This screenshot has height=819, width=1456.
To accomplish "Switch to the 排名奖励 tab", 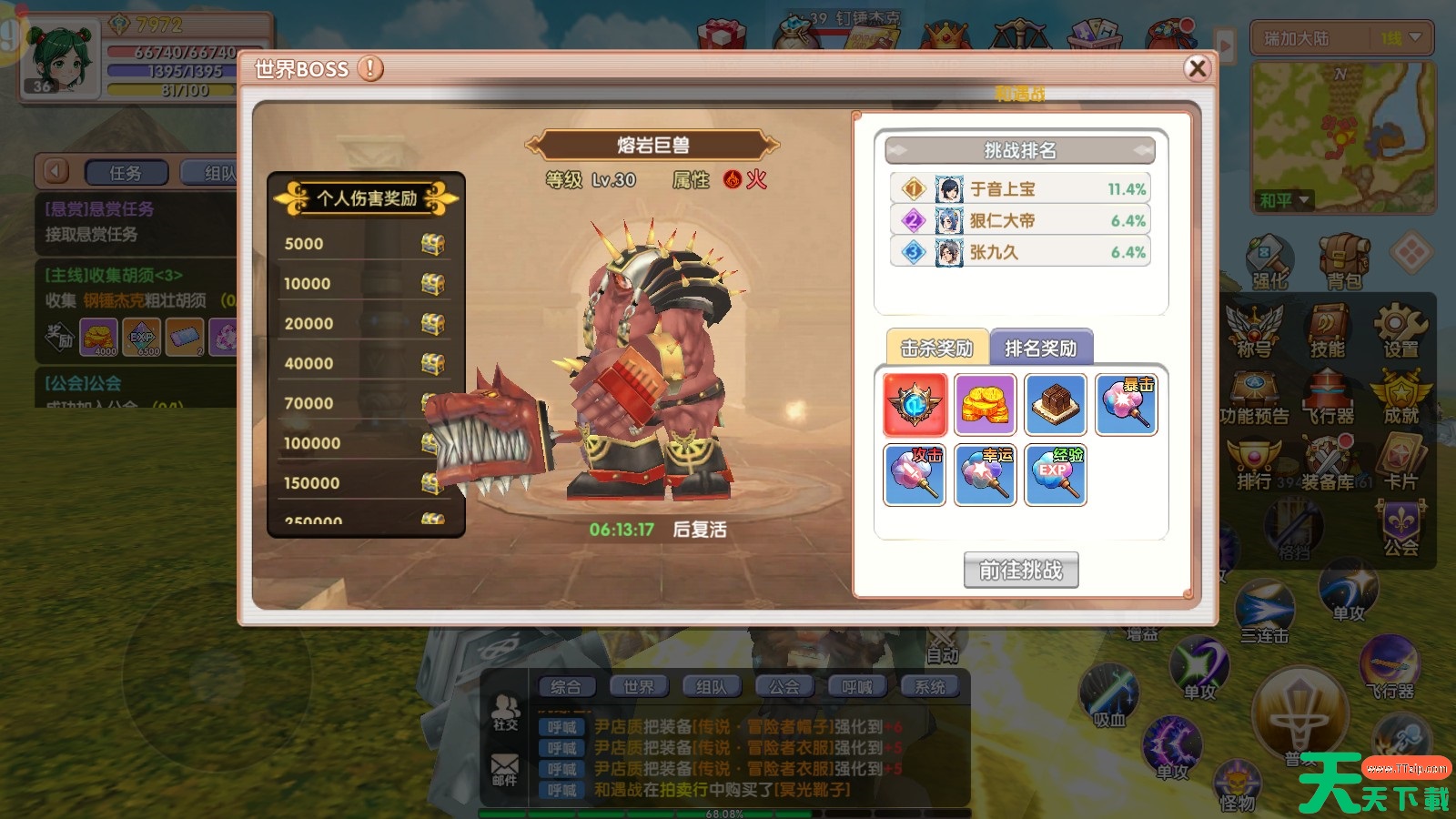I will 1040,348.
